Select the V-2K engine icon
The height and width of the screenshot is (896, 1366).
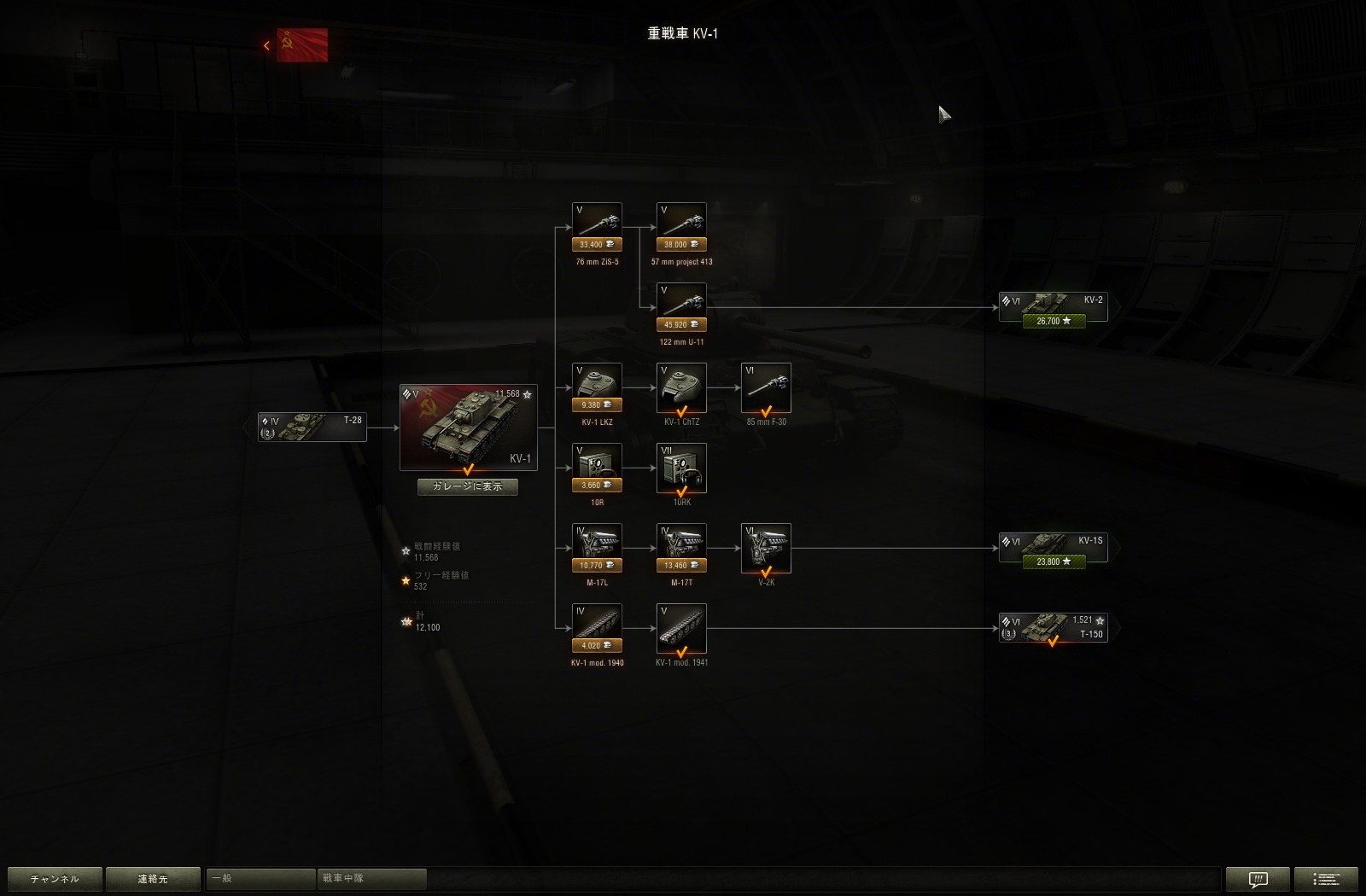point(766,546)
